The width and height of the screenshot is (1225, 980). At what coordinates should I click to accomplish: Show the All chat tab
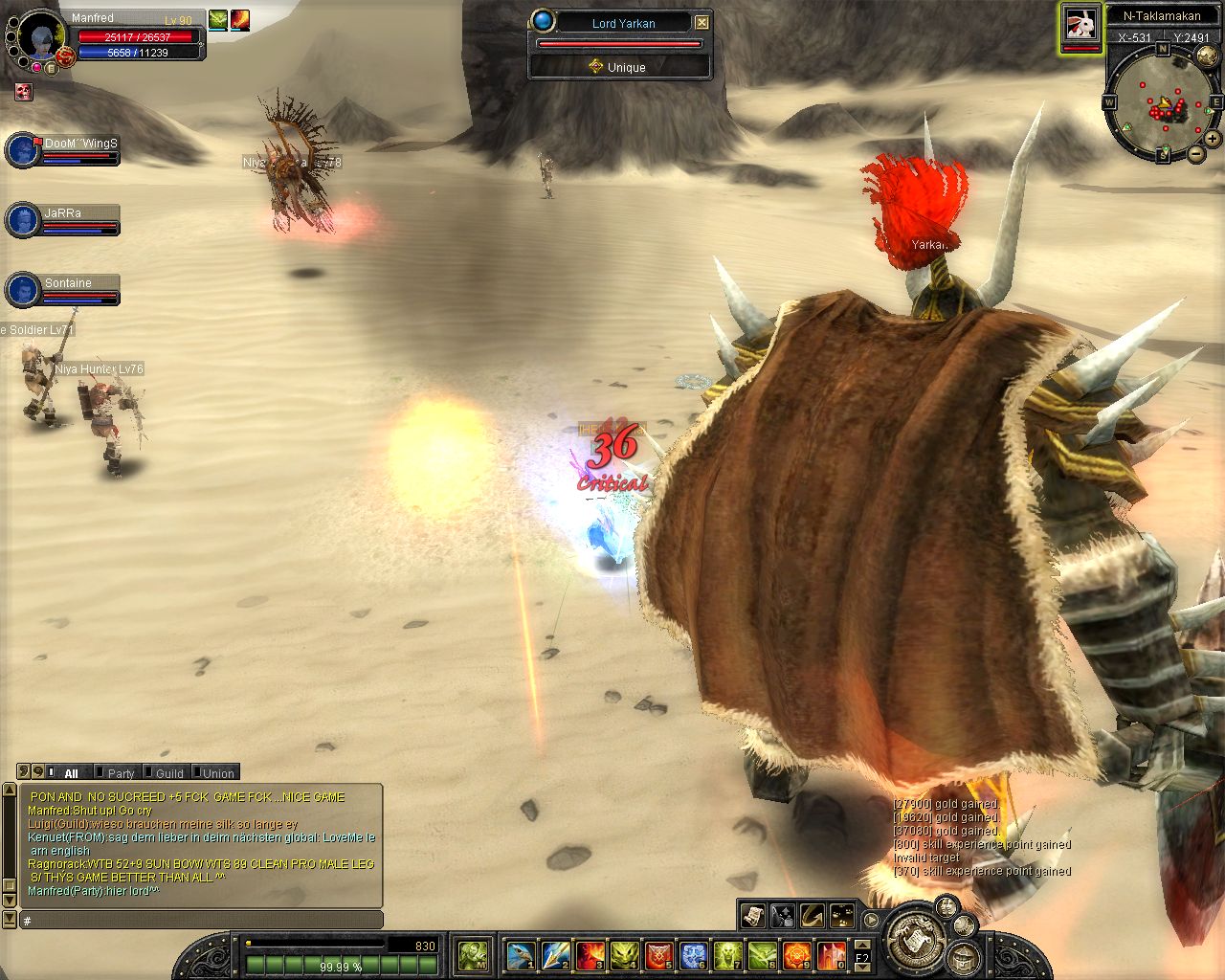pyautogui.click(x=71, y=773)
